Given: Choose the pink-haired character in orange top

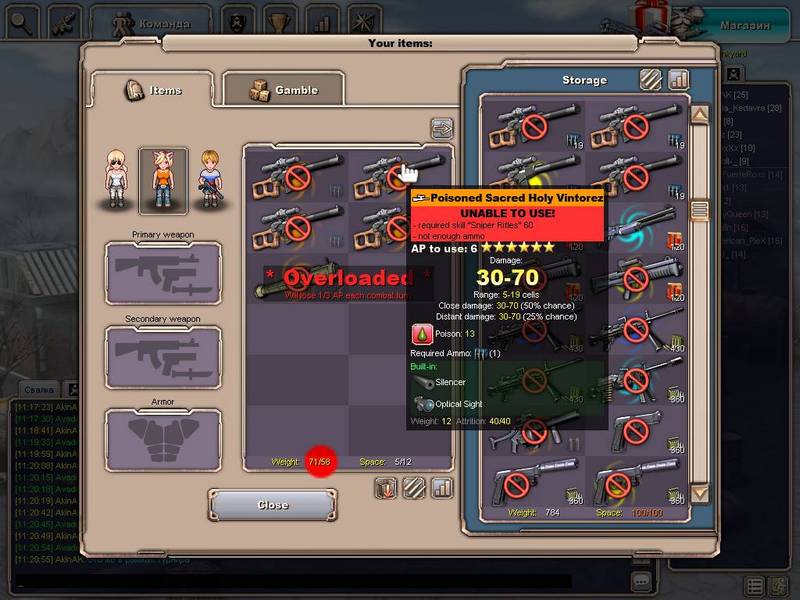Looking at the screenshot, I should tap(163, 180).
